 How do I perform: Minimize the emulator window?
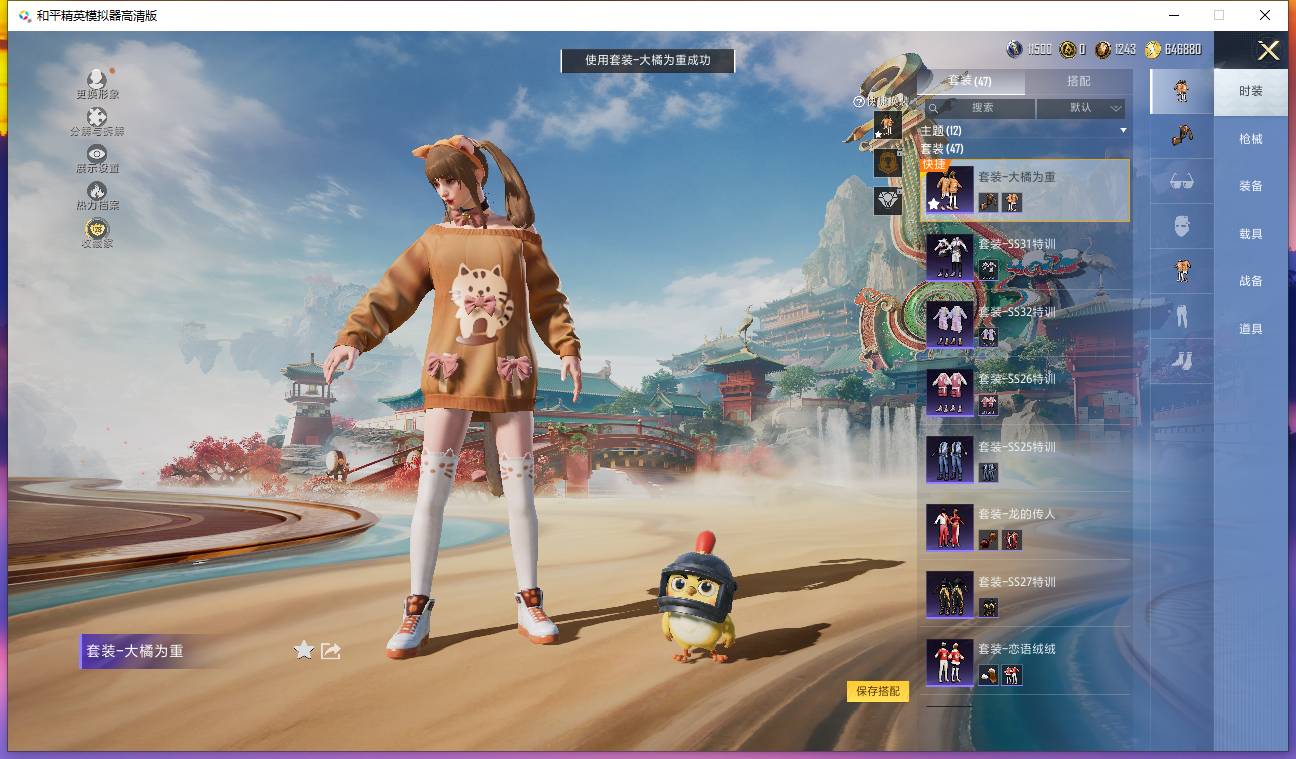(1173, 15)
